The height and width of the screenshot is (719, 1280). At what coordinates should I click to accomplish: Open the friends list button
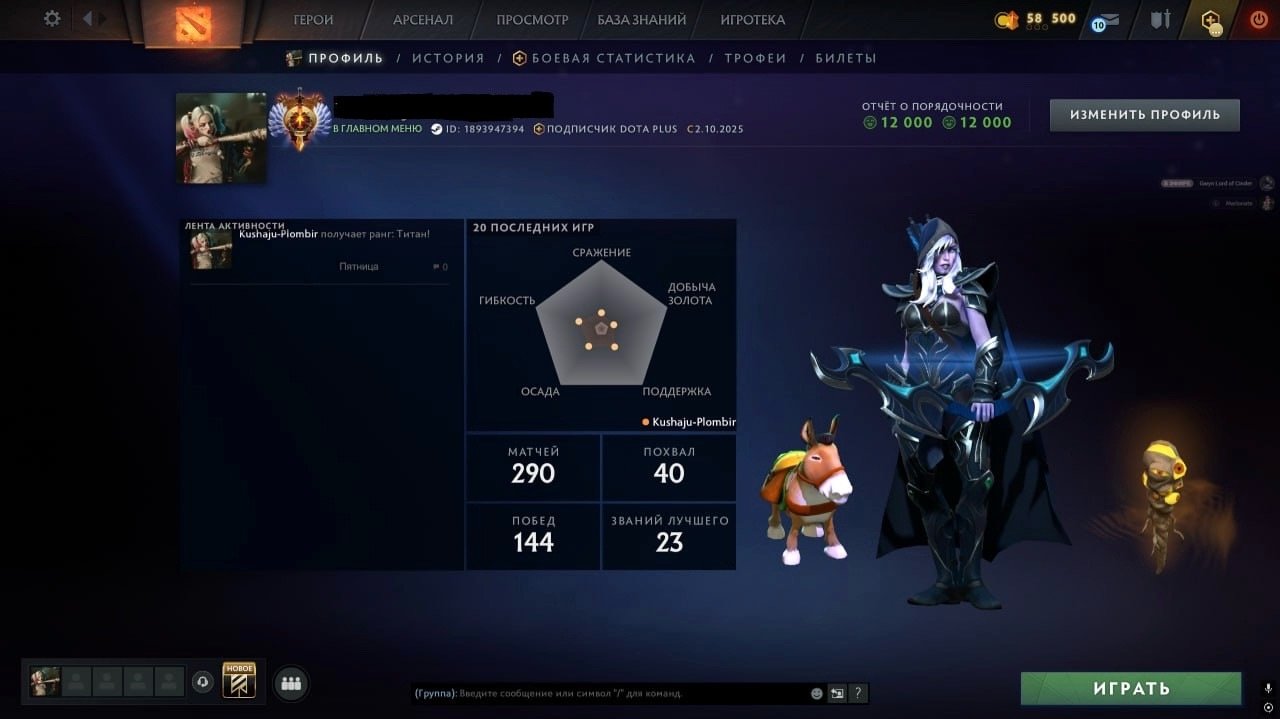coord(291,684)
